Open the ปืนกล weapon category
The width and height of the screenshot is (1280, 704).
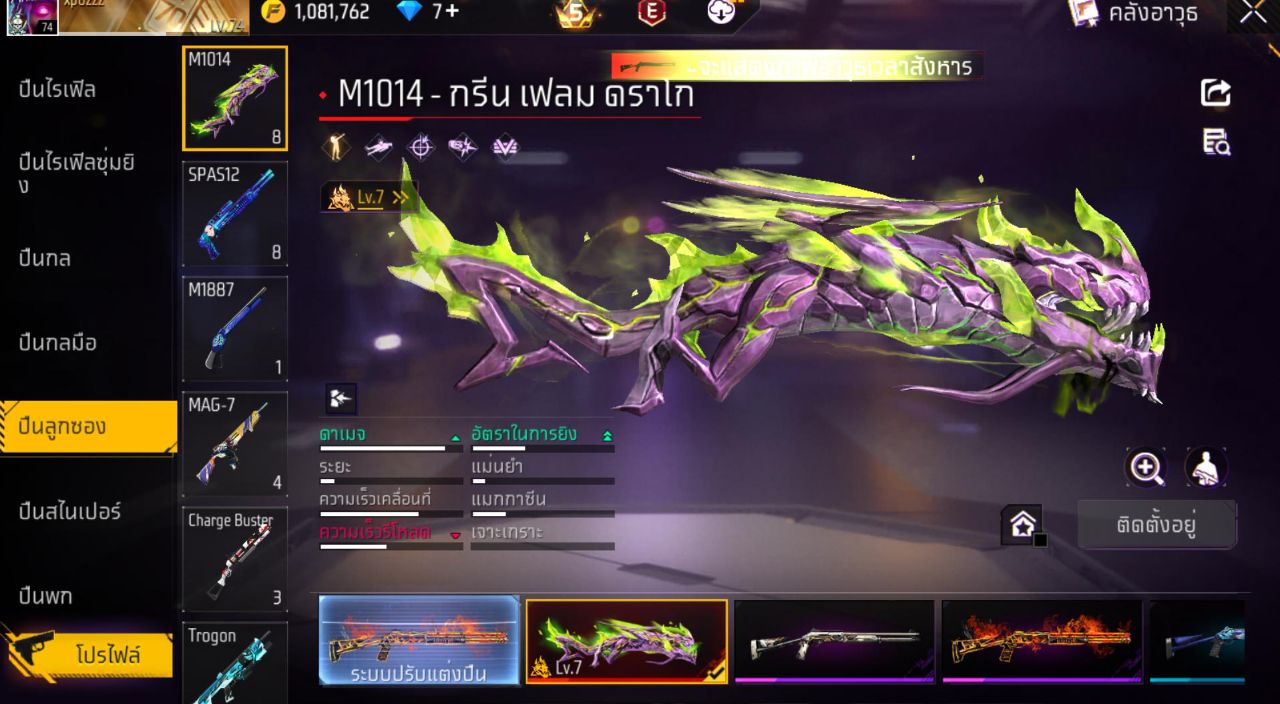(x=45, y=258)
